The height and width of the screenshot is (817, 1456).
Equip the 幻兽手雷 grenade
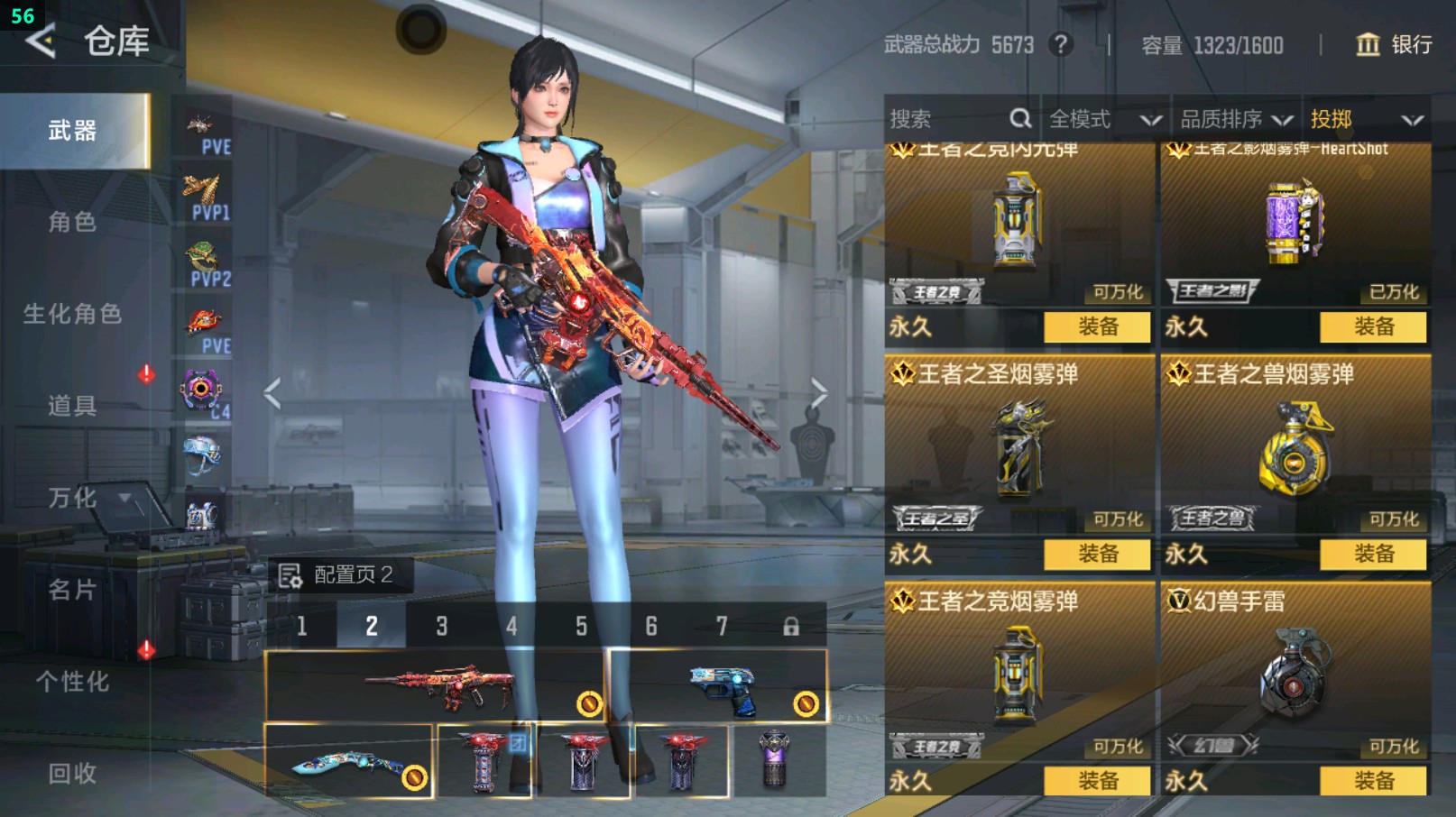[x=1373, y=781]
